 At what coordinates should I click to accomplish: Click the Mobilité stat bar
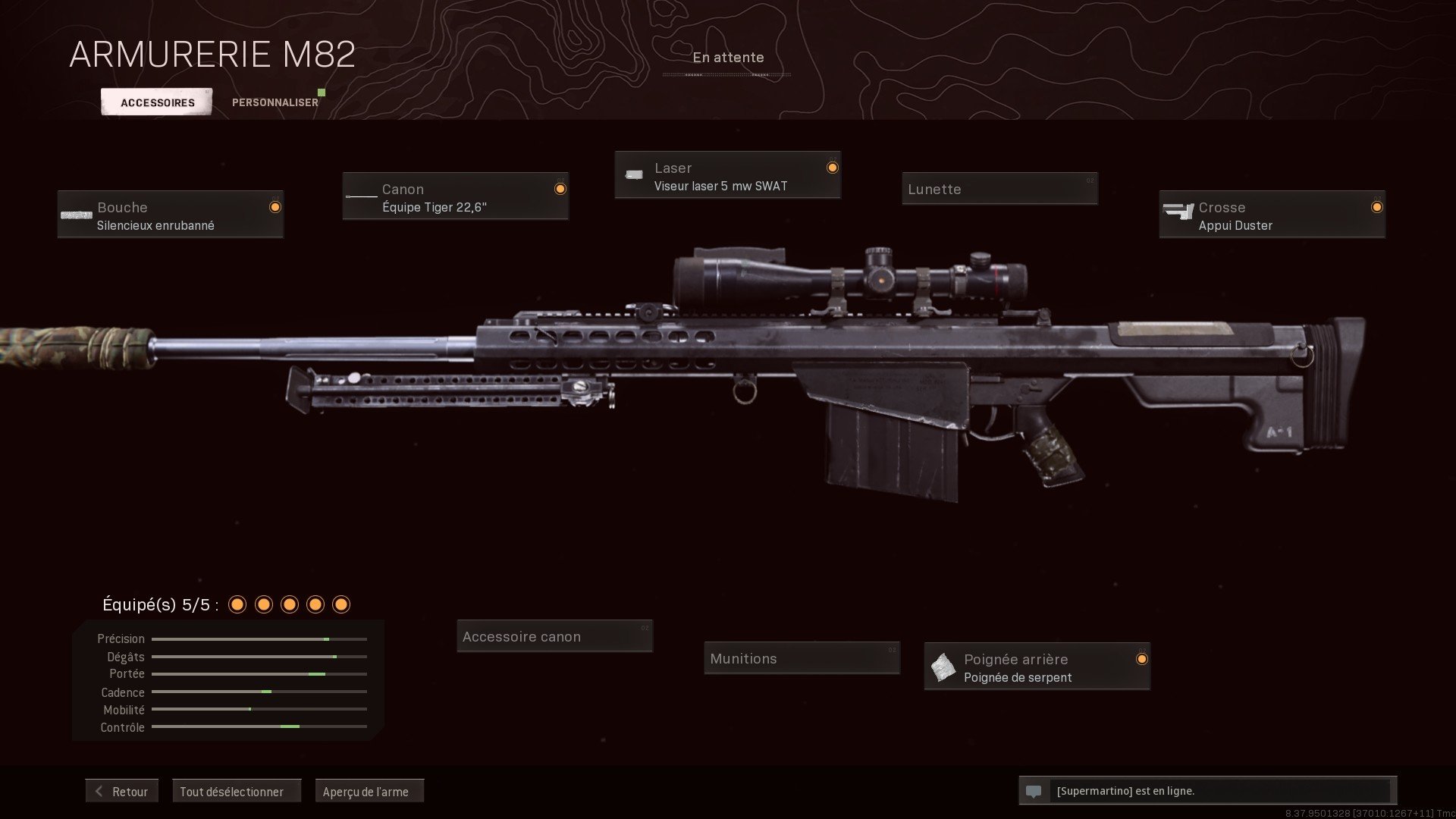coord(258,710)
